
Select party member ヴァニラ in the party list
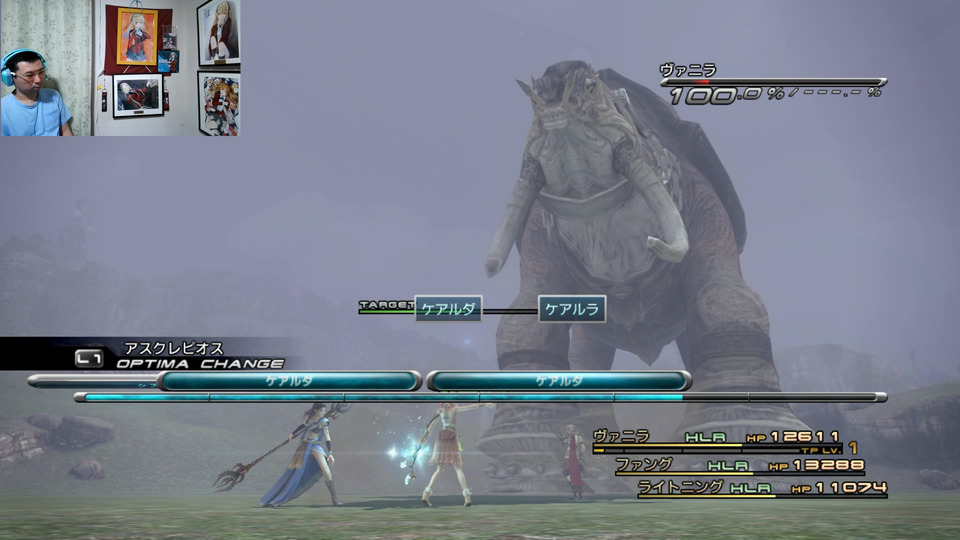(x=621, y=436)
